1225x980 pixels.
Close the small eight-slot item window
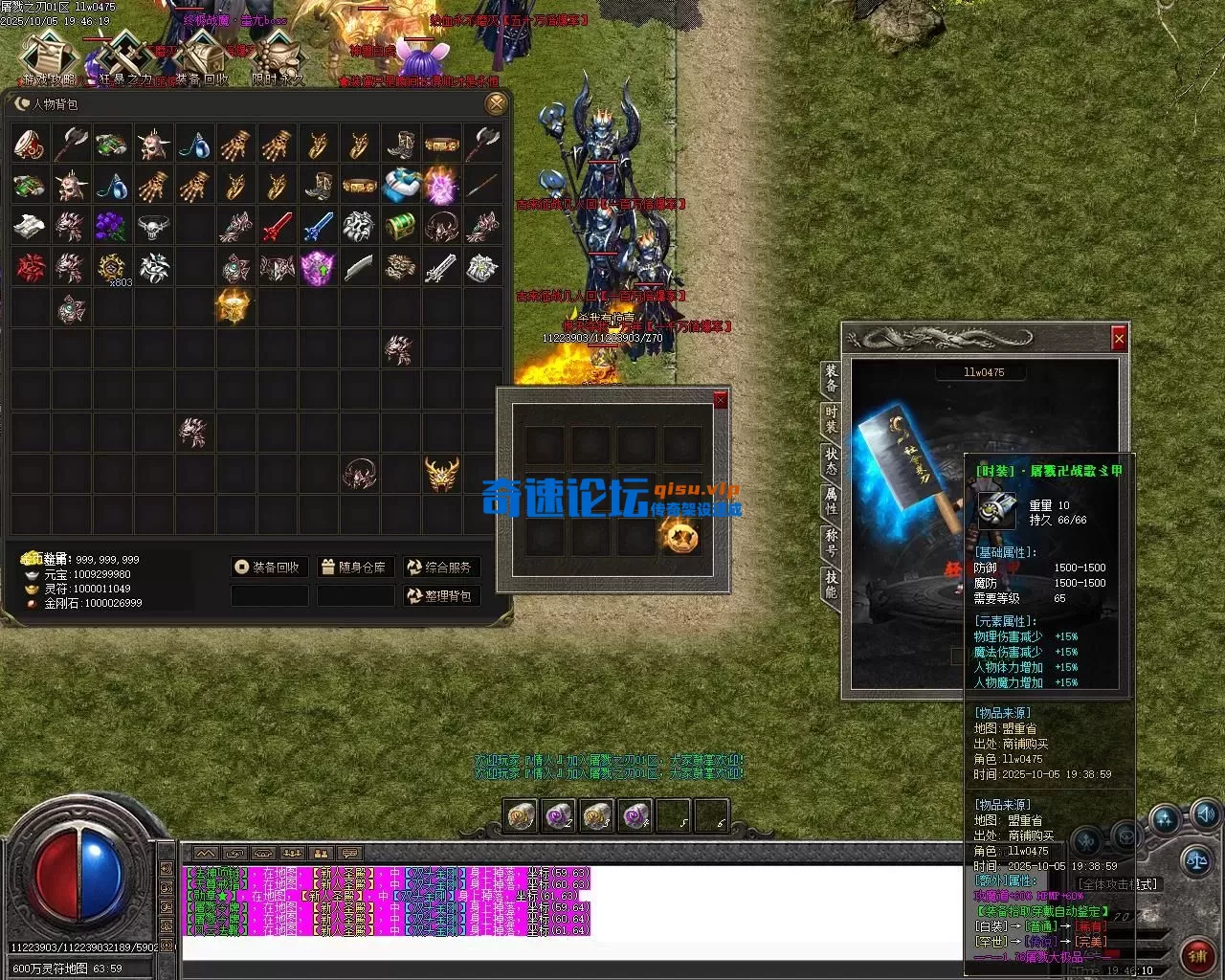pos(721,400)
